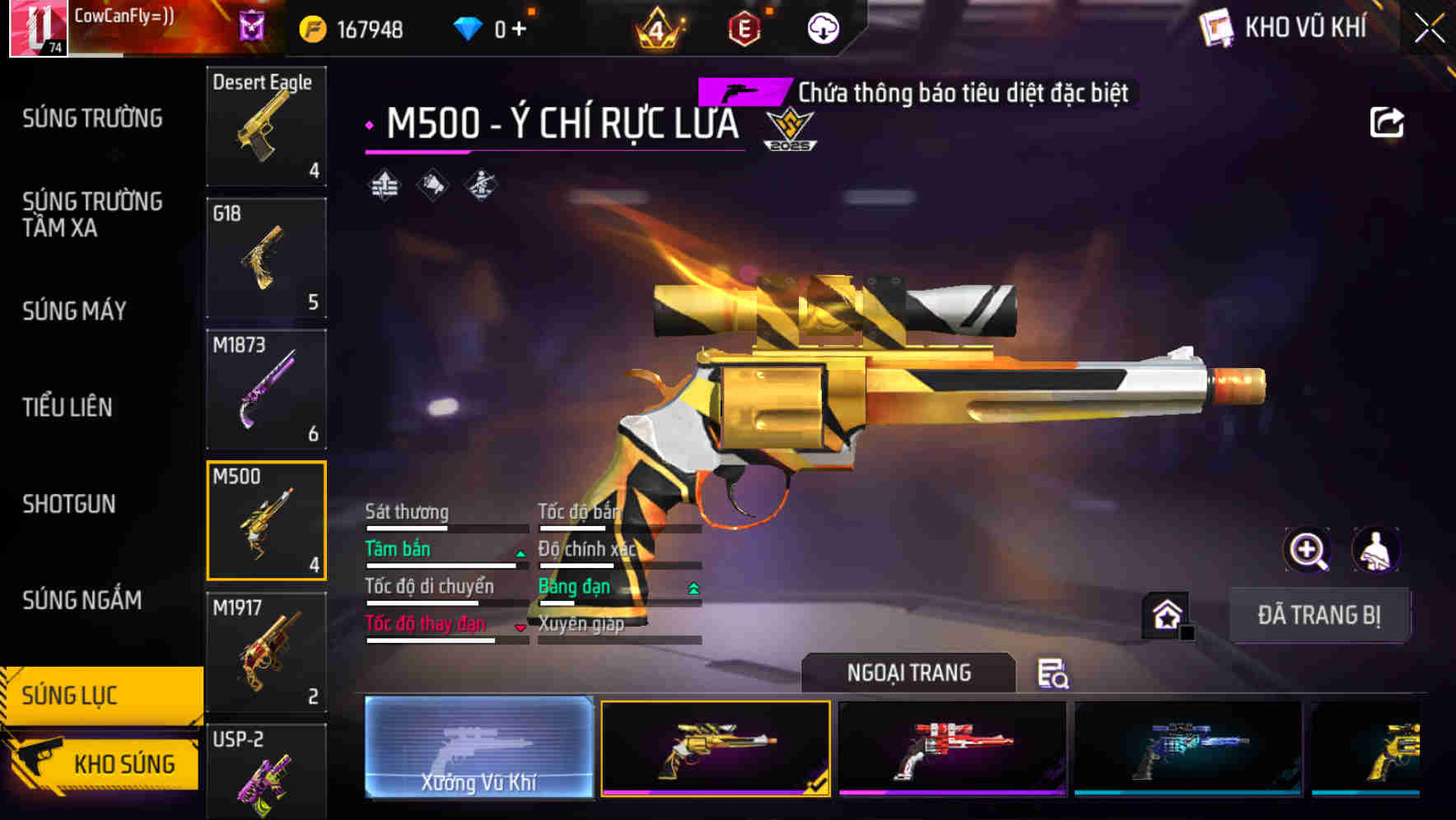The width and height of the screenshot is (1456, 820).
Task: Open the share icon in the top right
Action: pos(1388,122)
